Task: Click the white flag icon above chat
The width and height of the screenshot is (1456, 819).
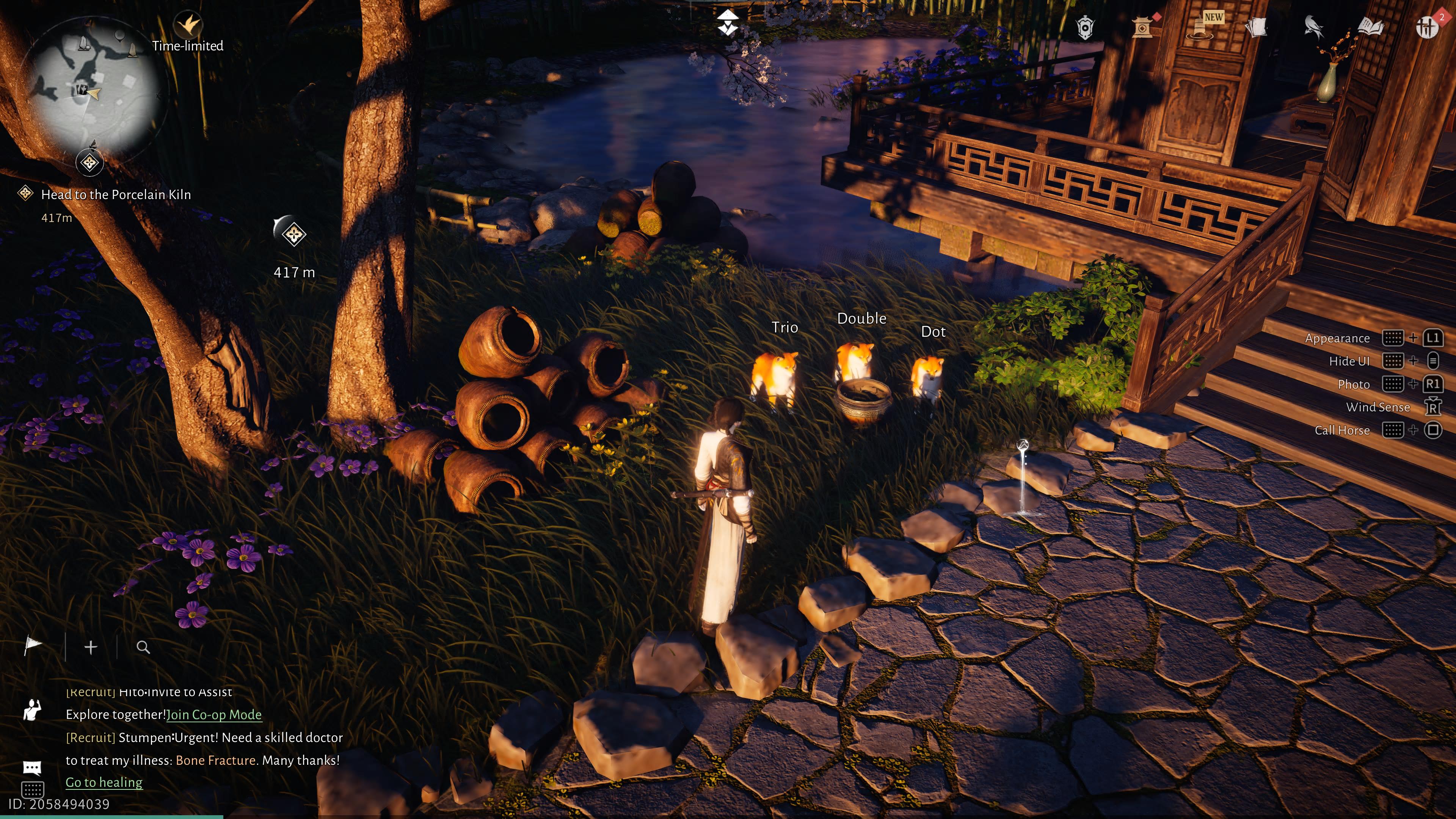Action: click(x=33, y=646)
